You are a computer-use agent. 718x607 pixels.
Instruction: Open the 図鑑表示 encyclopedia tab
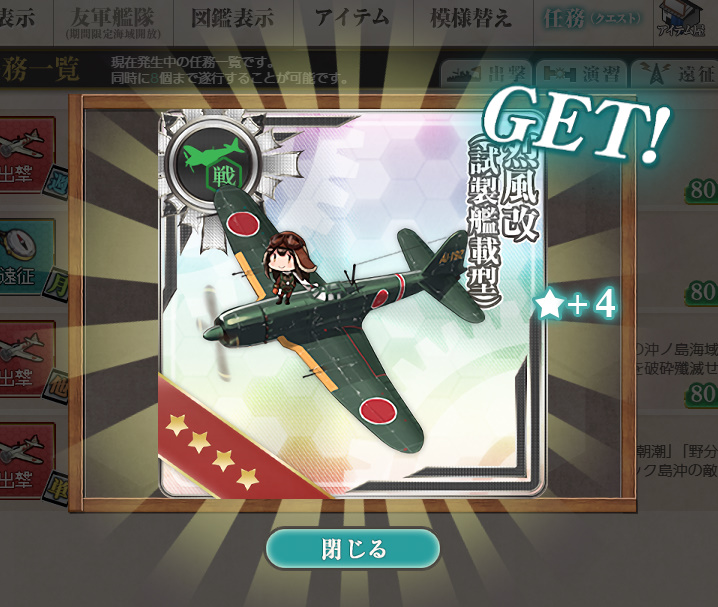[232, 20]
